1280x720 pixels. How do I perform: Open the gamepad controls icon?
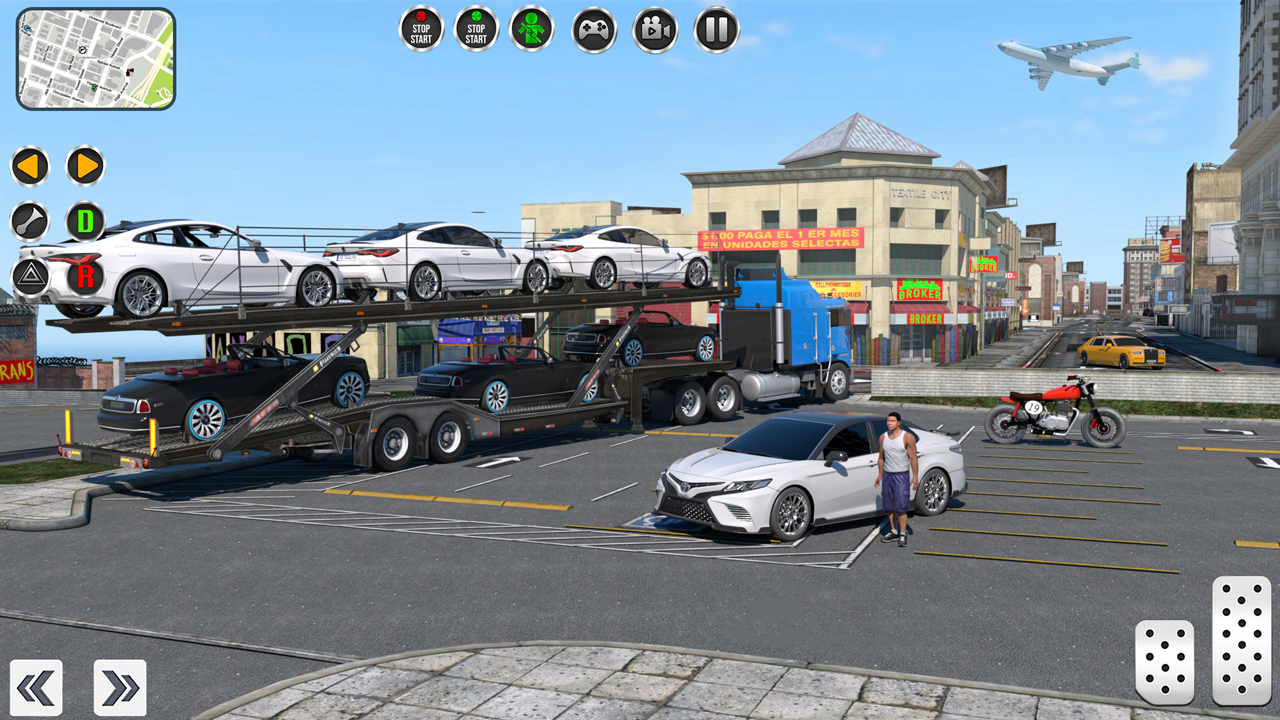click(592, 29)
